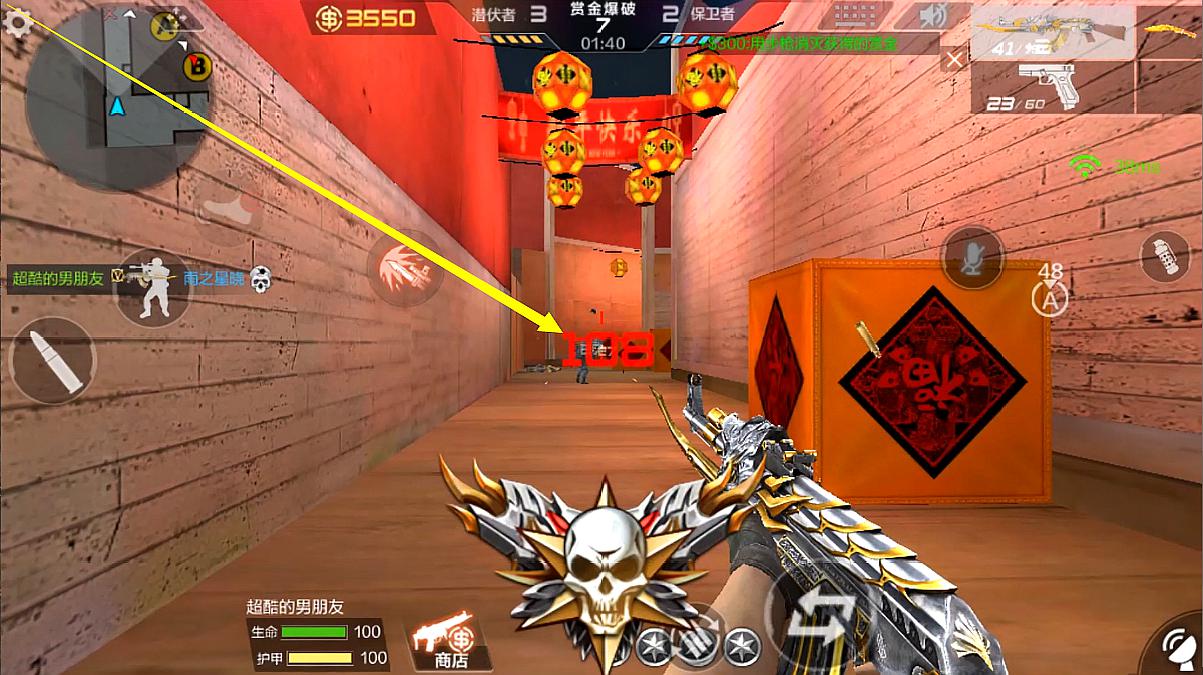Open the settings gear menu

click(x=17, y=22)
